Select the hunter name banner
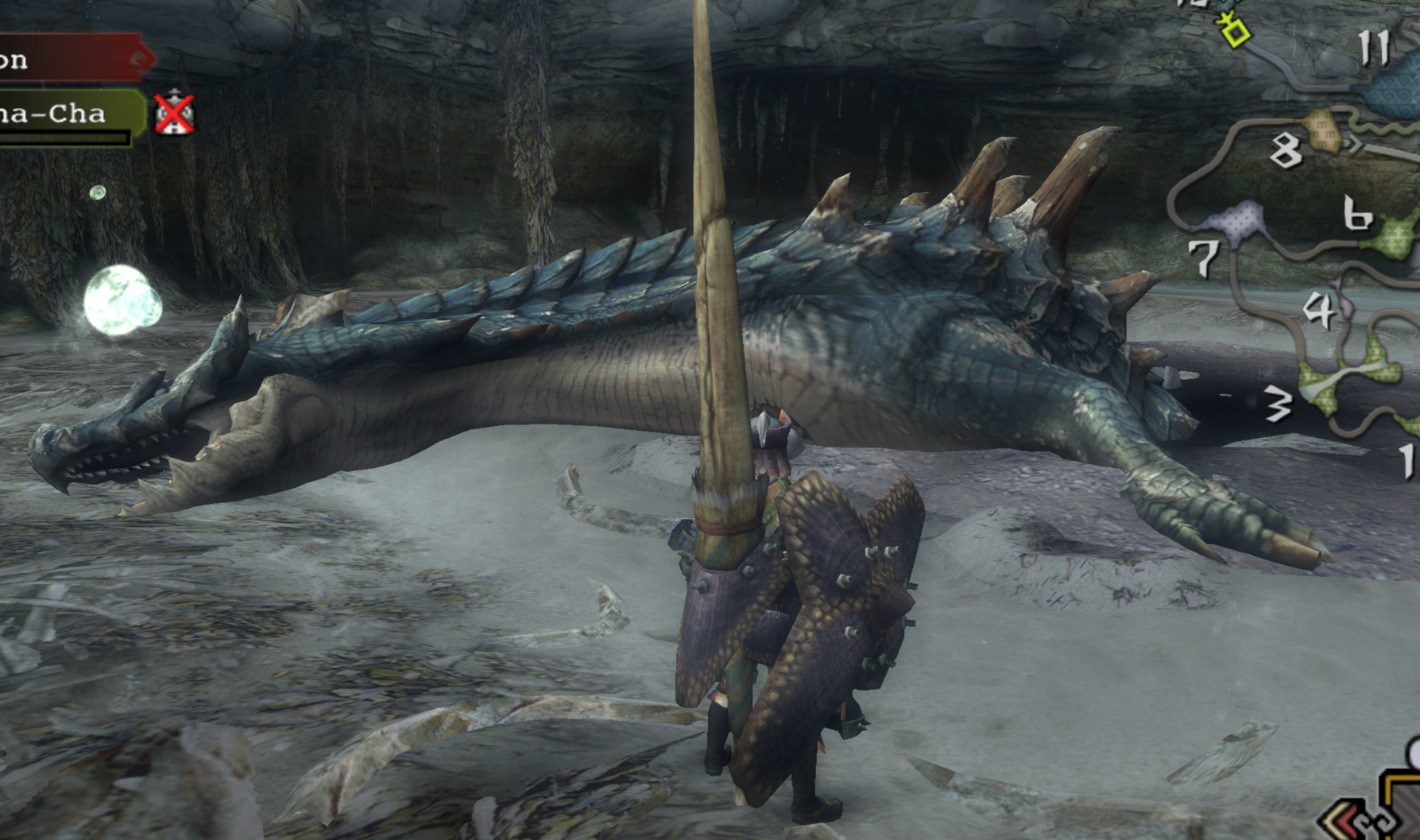The image size is (1420, 840). pyautogui.click(x=72, y=58)
